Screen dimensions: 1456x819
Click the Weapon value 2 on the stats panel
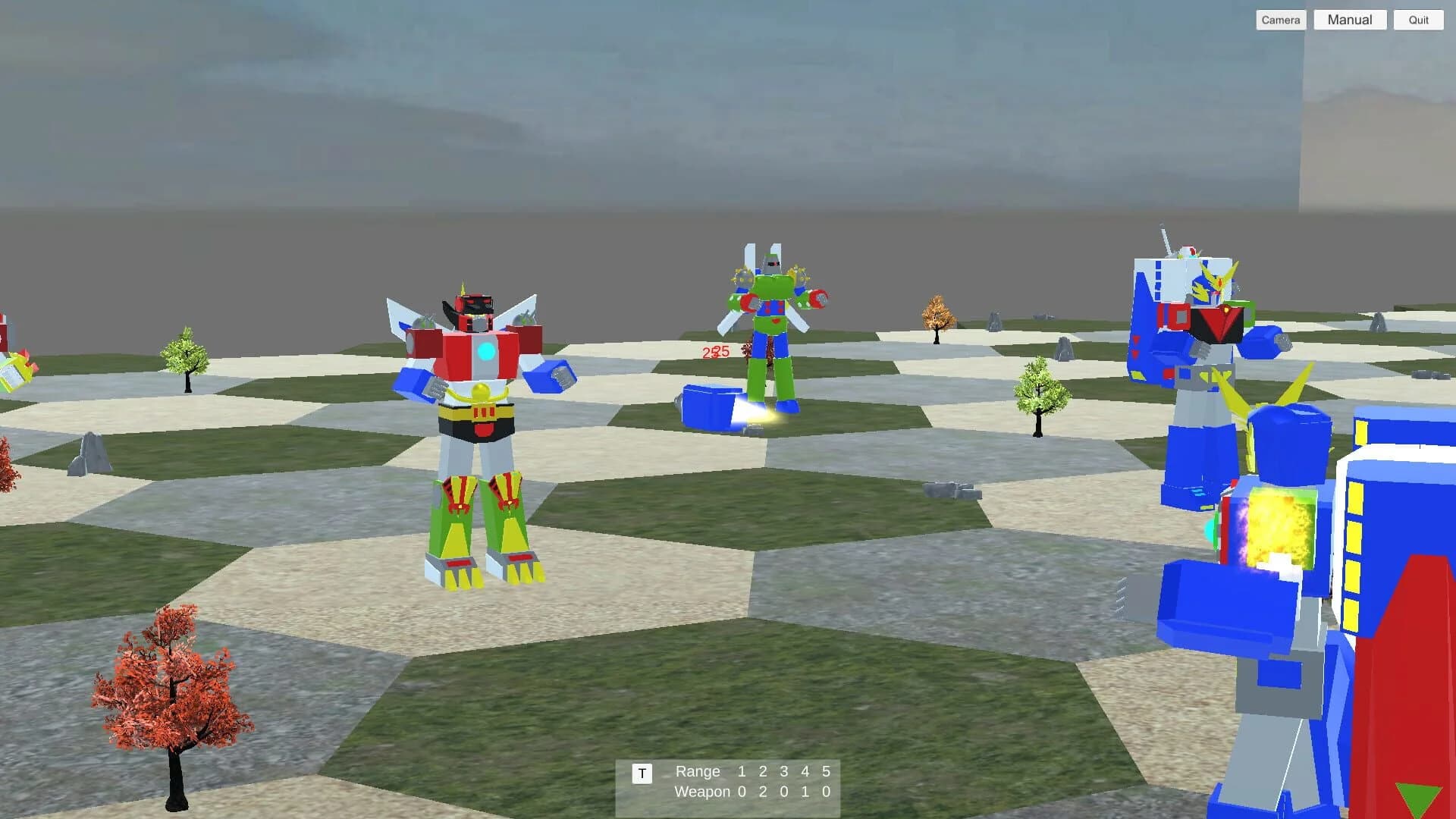[764, 792]
